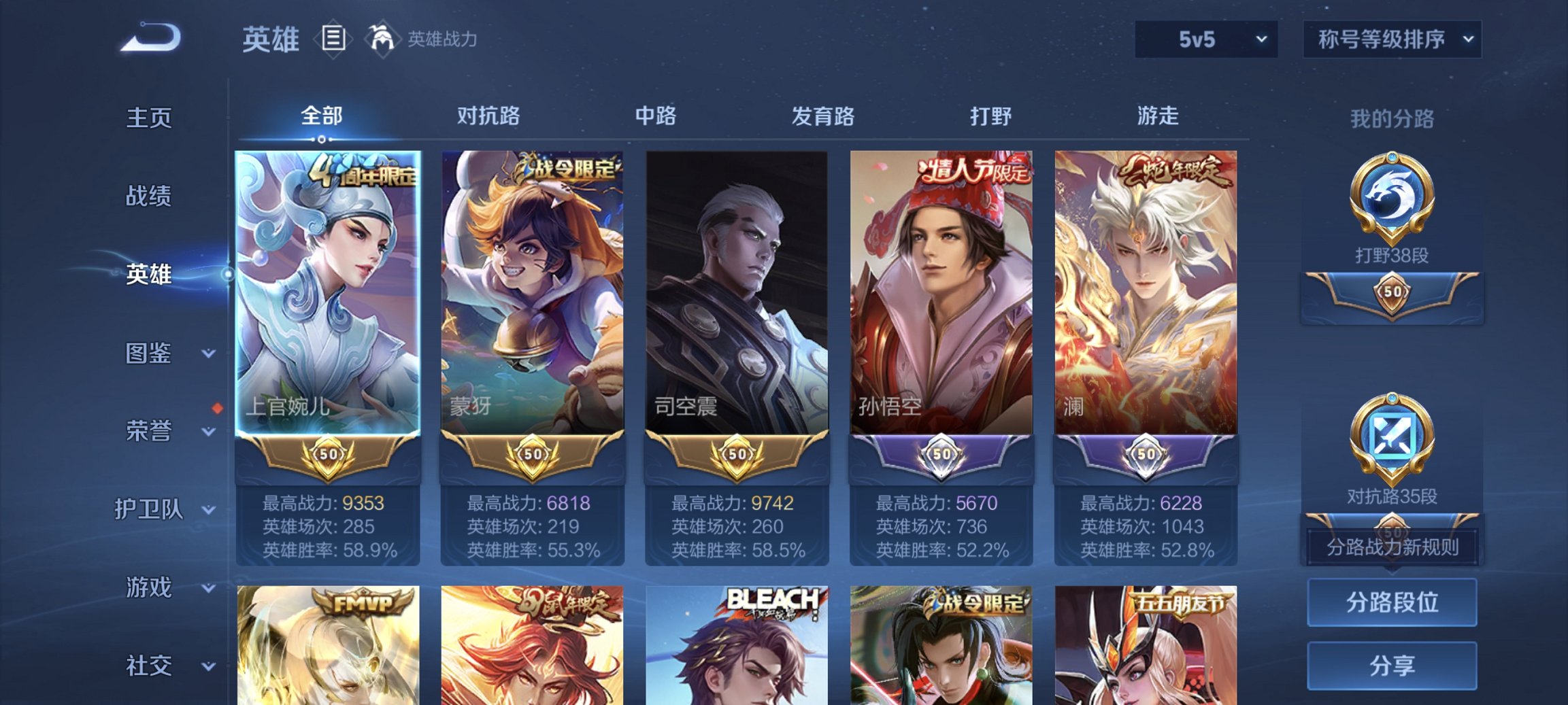Select the 蒙犽 hero card
Viewport: 1568px width, 705px height.
[533, 286]
